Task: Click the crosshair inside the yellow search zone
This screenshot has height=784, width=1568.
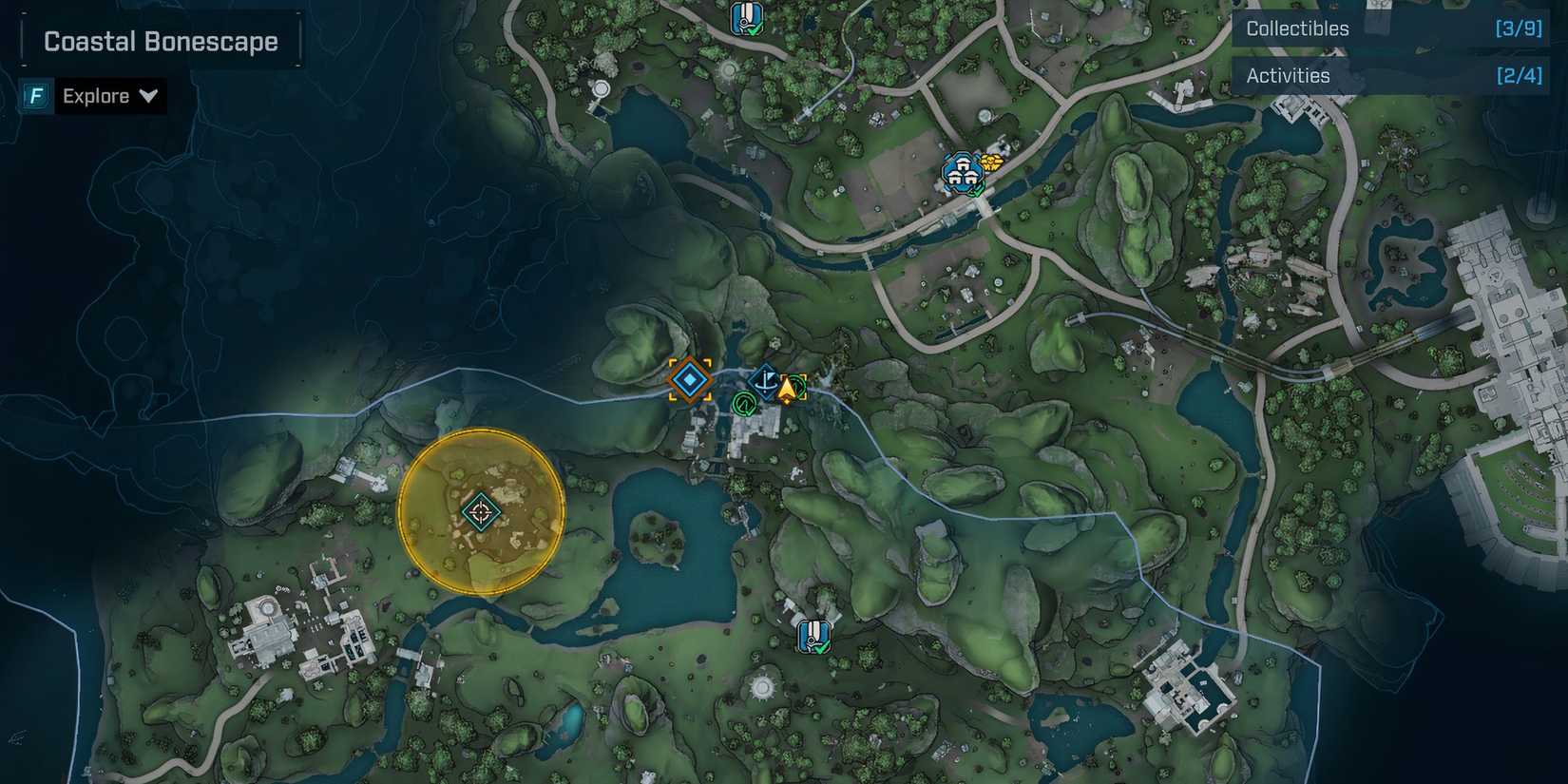Action: pyautogui.click(x=480, y=511)
